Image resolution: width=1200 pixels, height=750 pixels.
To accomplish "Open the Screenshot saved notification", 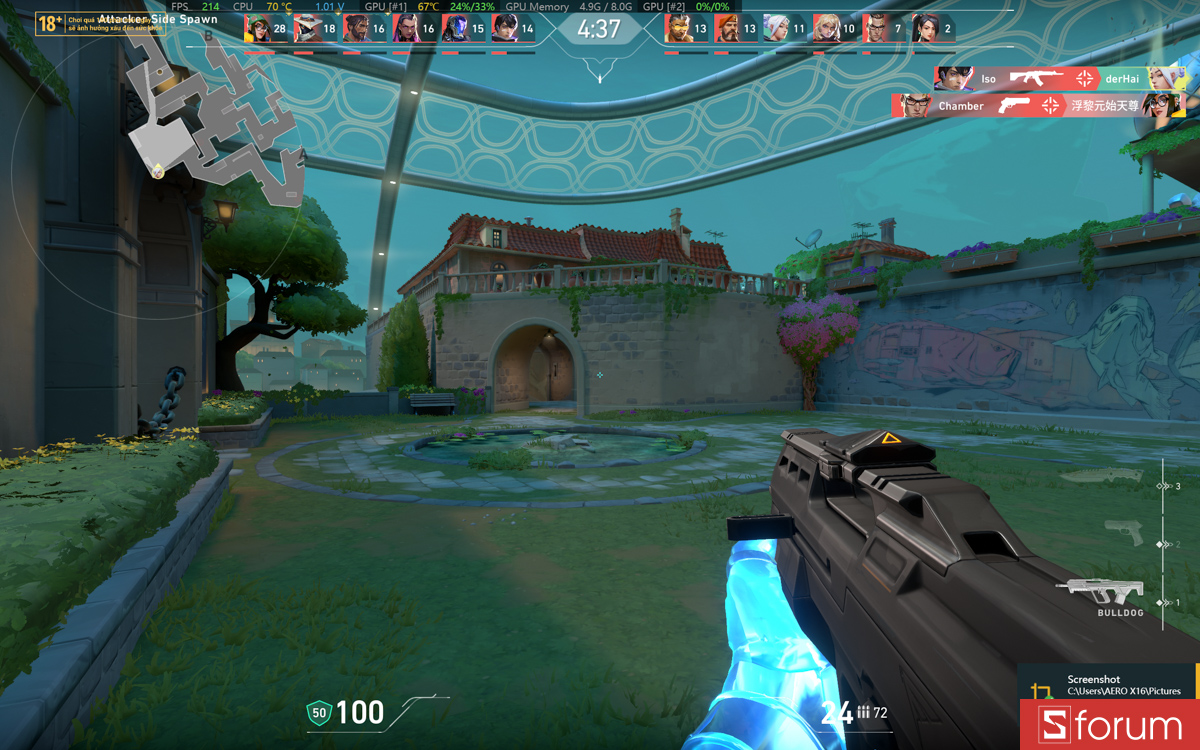I will pyautogui.click(x=1110, y=685).
